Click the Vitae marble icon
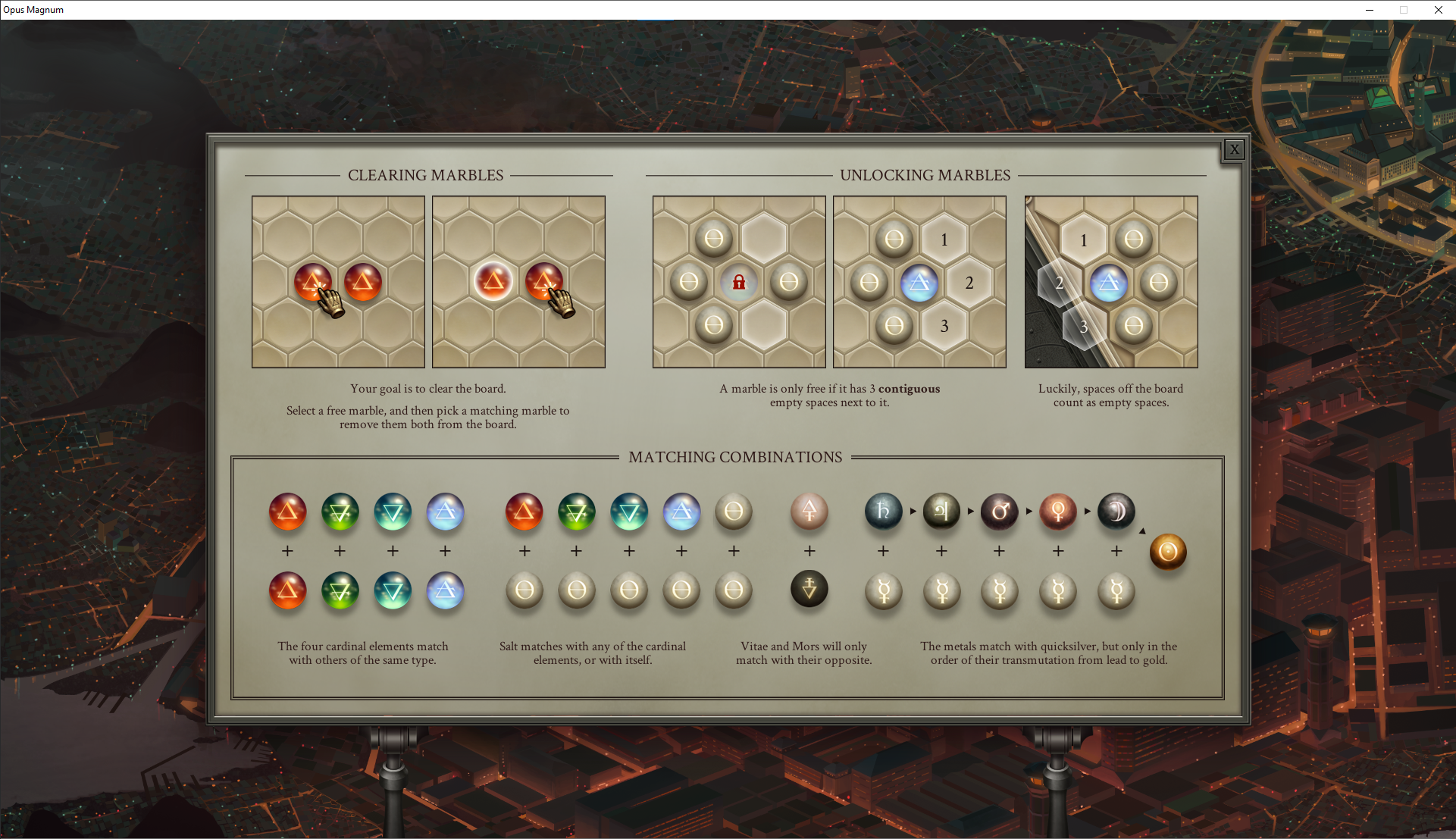Viewport: 1456px width, 839px height. tap(809, 512)
